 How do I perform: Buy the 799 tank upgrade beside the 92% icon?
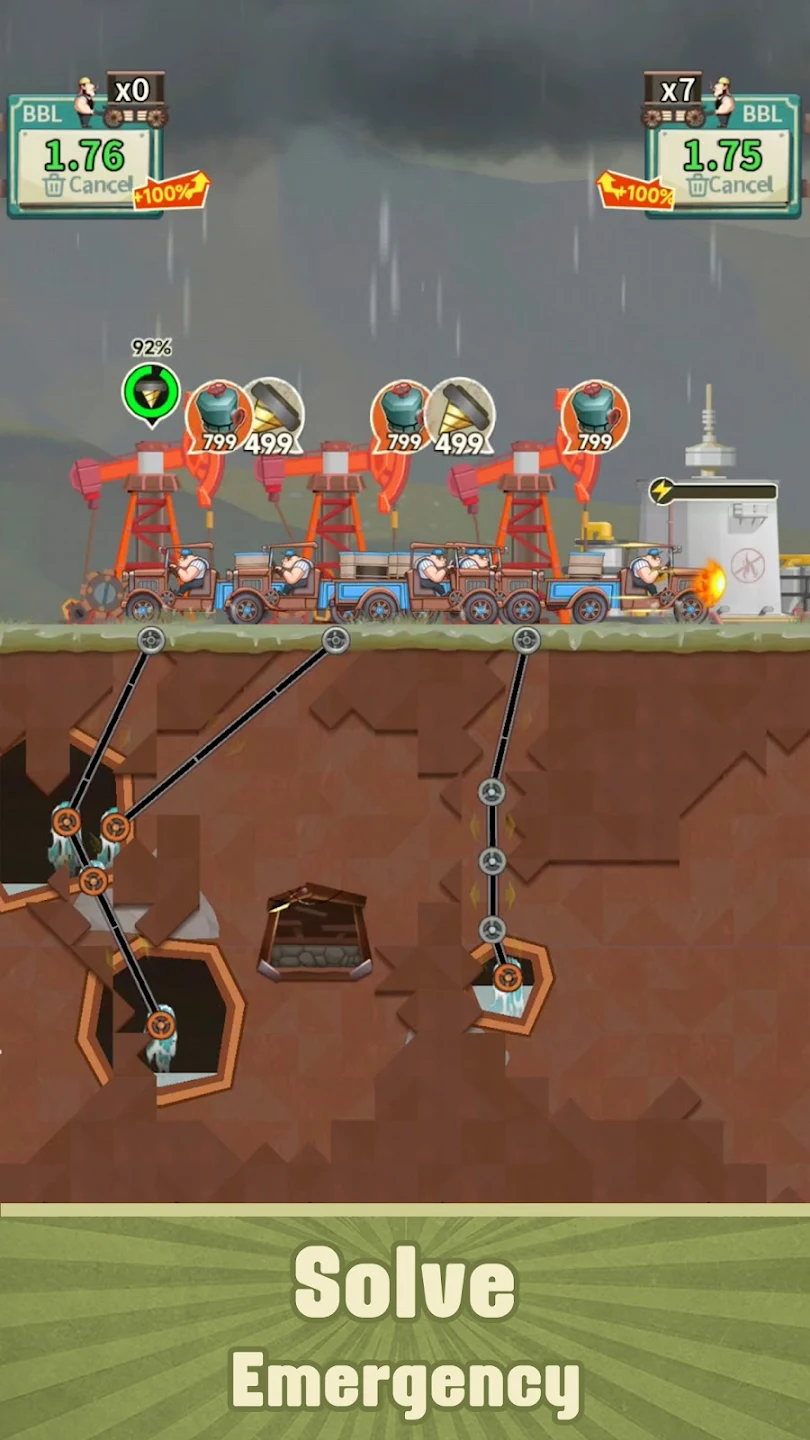[x=219, y=416]
